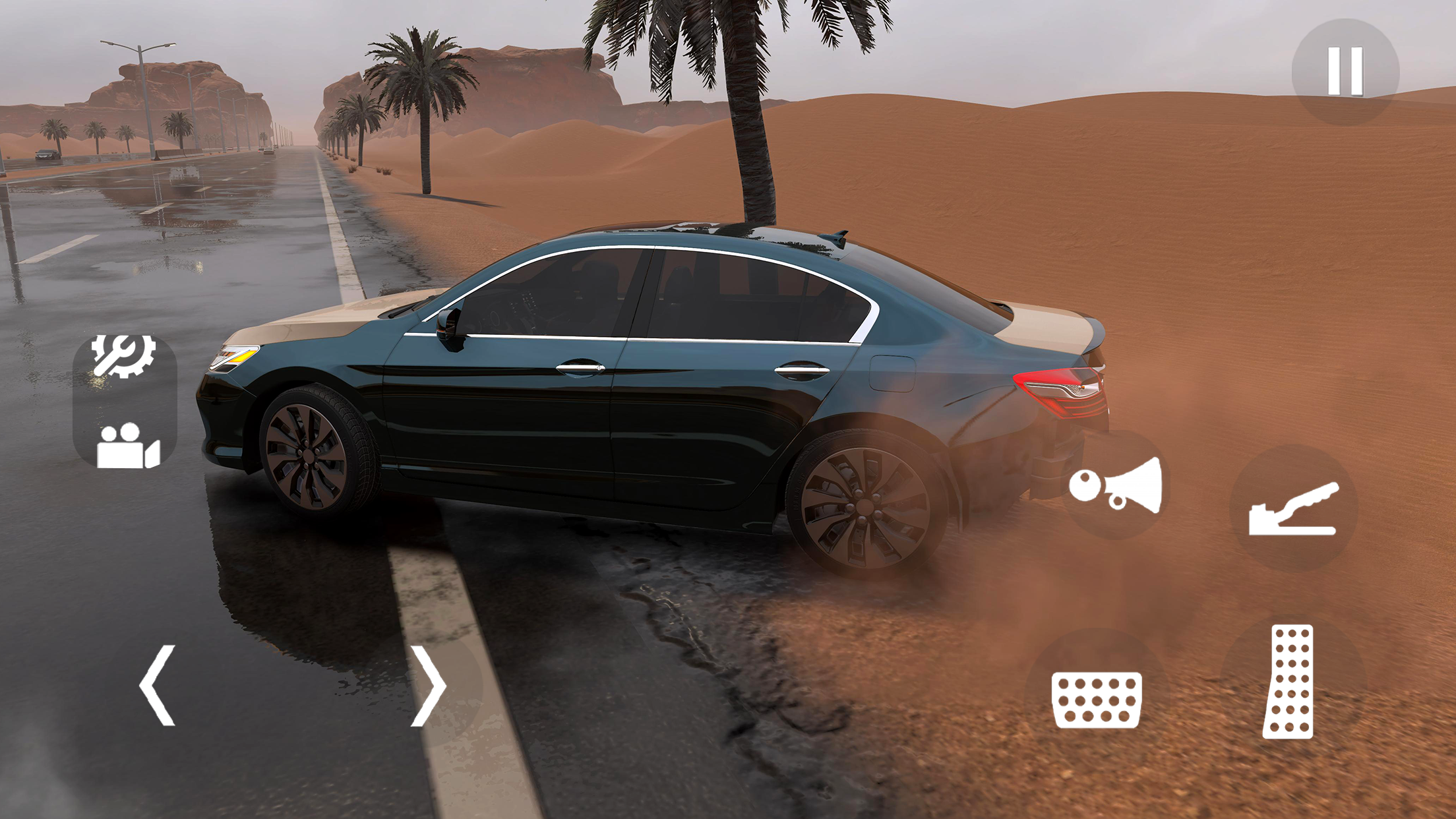The width and height of the screenshot is (1456, 819).
Task: Pull the handbrake
Action: tap(1293, 508)
